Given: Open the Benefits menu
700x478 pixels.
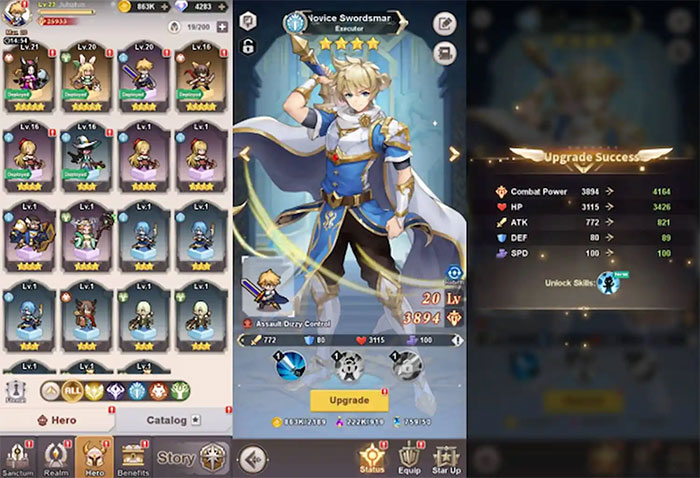Looking at the screenshot, I should (134, 458).
